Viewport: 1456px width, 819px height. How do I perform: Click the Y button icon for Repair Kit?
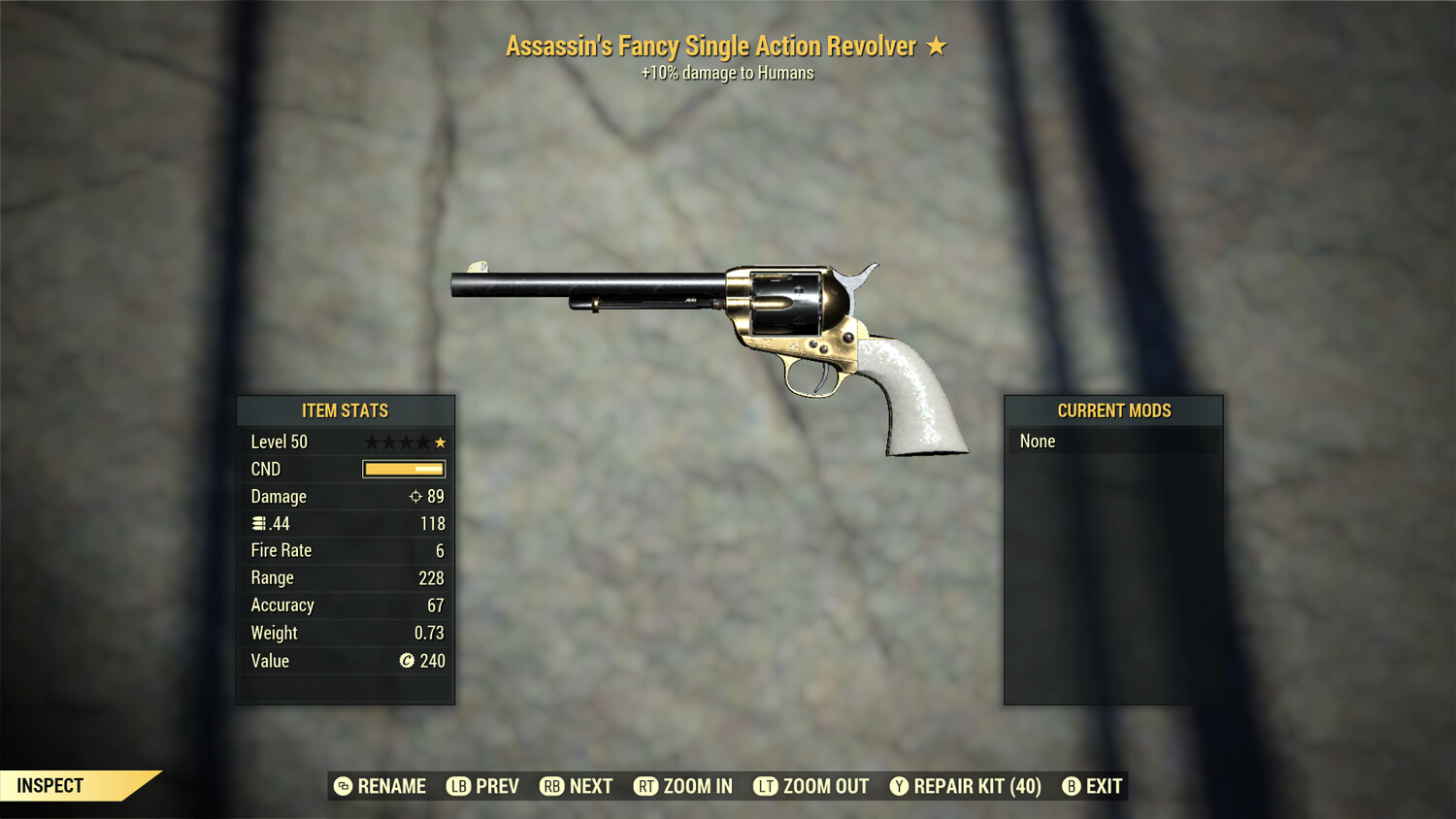[x=899, y=786]
